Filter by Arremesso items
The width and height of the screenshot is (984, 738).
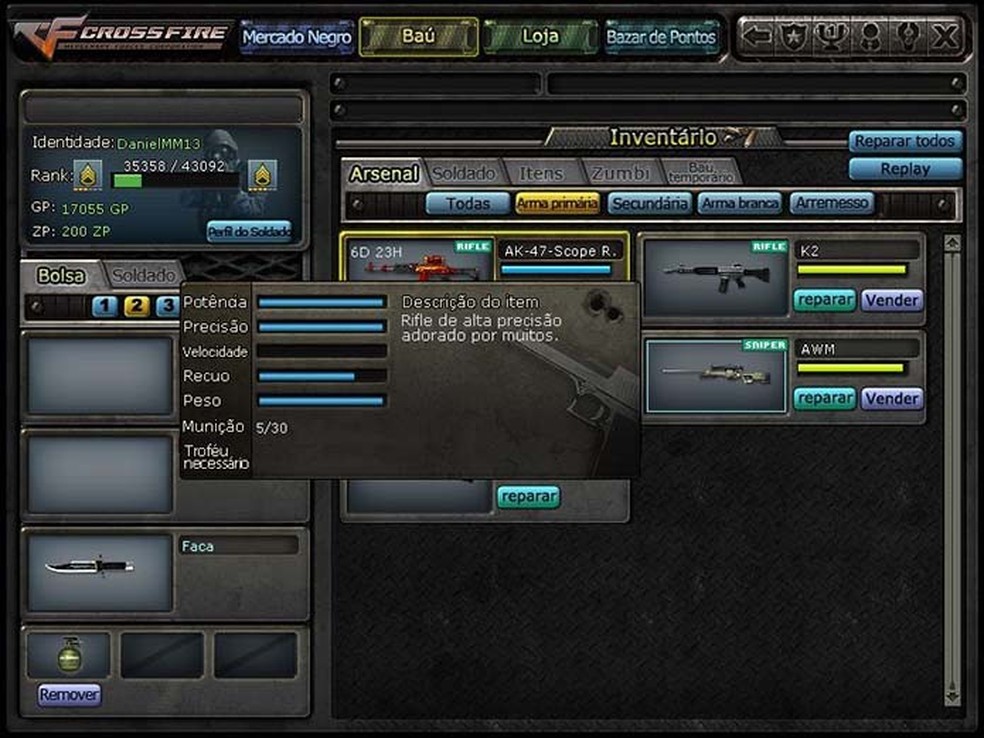pos(832,204)
